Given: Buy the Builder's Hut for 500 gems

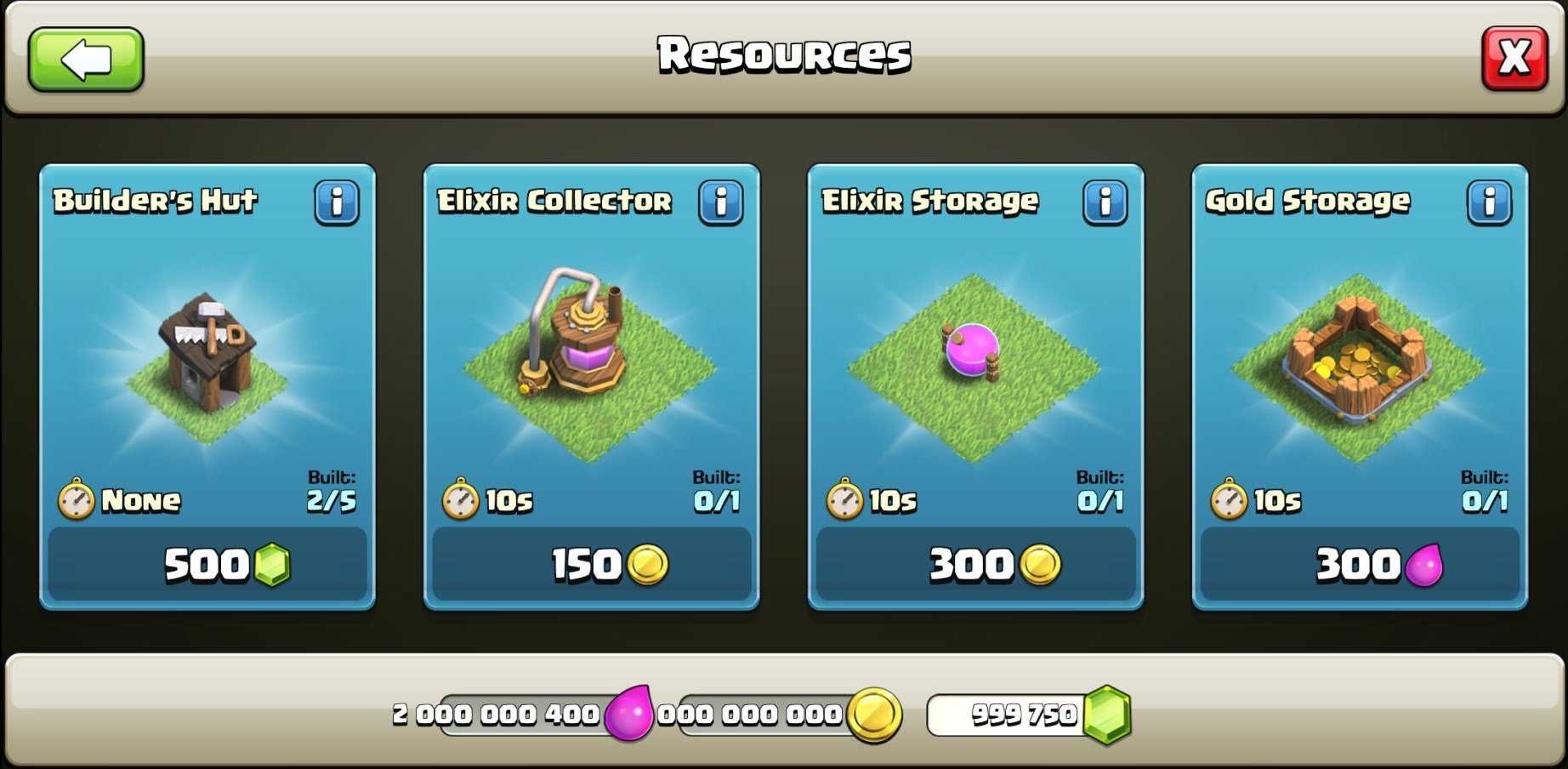Looking at the screenshot, I should 207,564.
